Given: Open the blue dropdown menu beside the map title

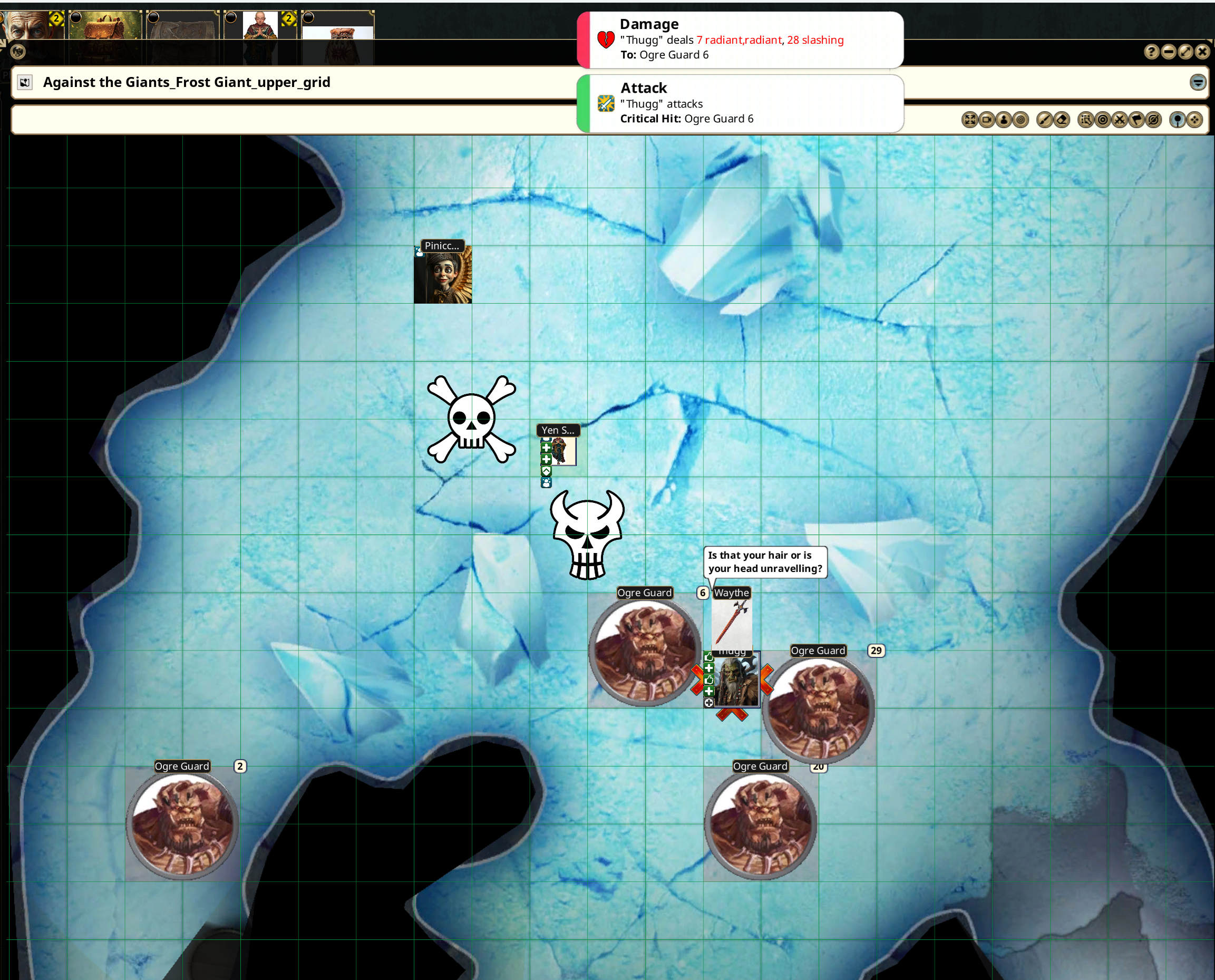Looking at the screenshot, I should tap(1198, 82).
